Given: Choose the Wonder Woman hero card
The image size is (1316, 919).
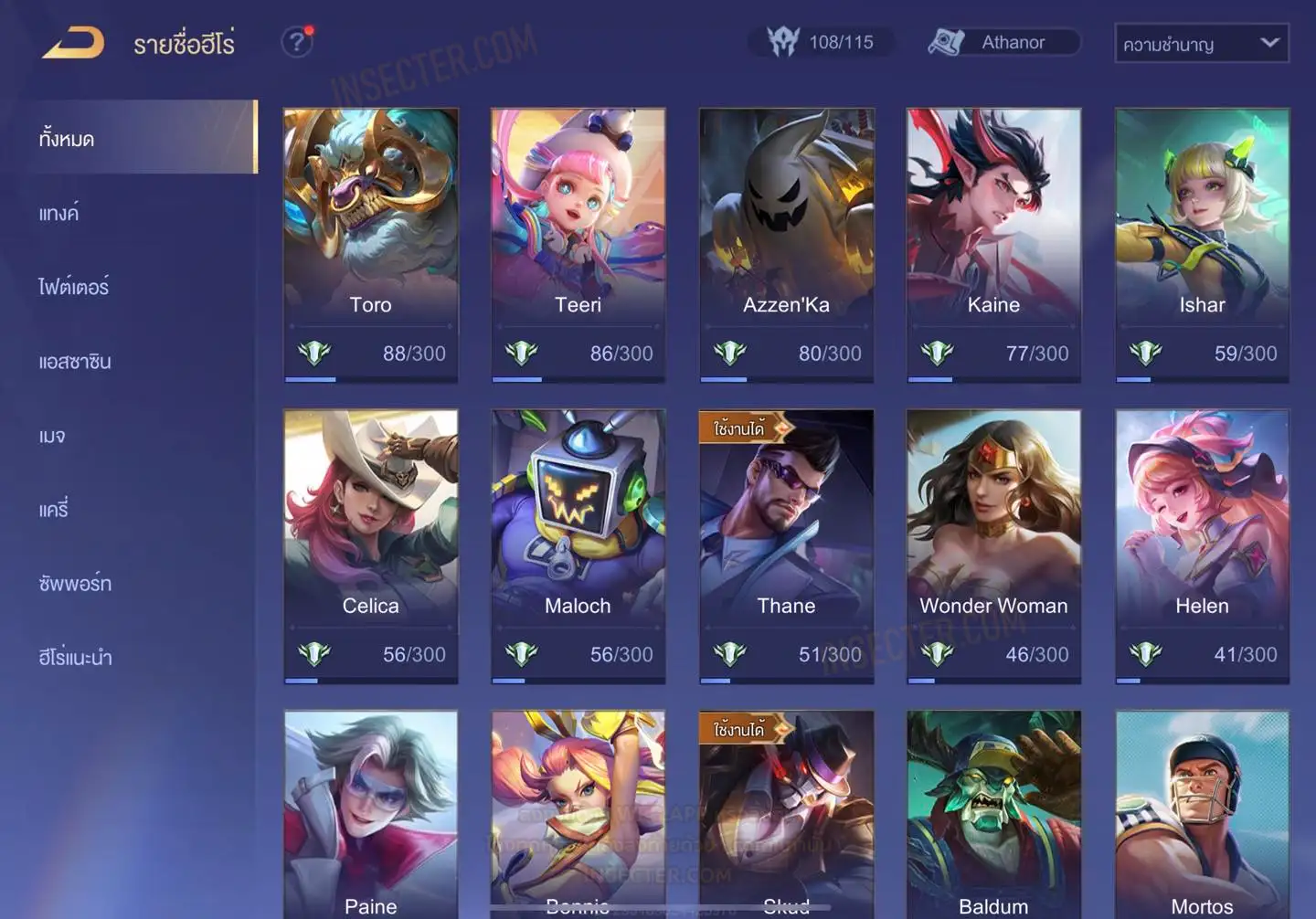Looking at the screenshot, I should 993,545.
